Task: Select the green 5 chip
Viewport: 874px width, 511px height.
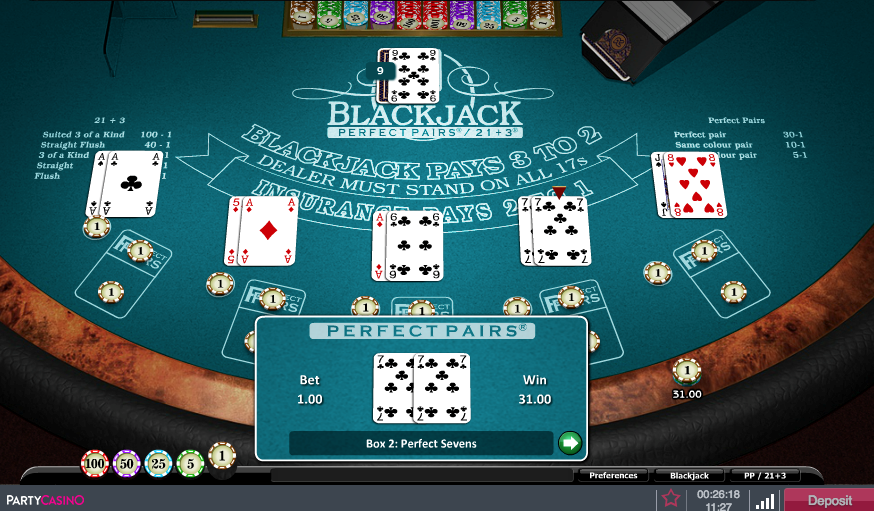Action: click(190, 464)
